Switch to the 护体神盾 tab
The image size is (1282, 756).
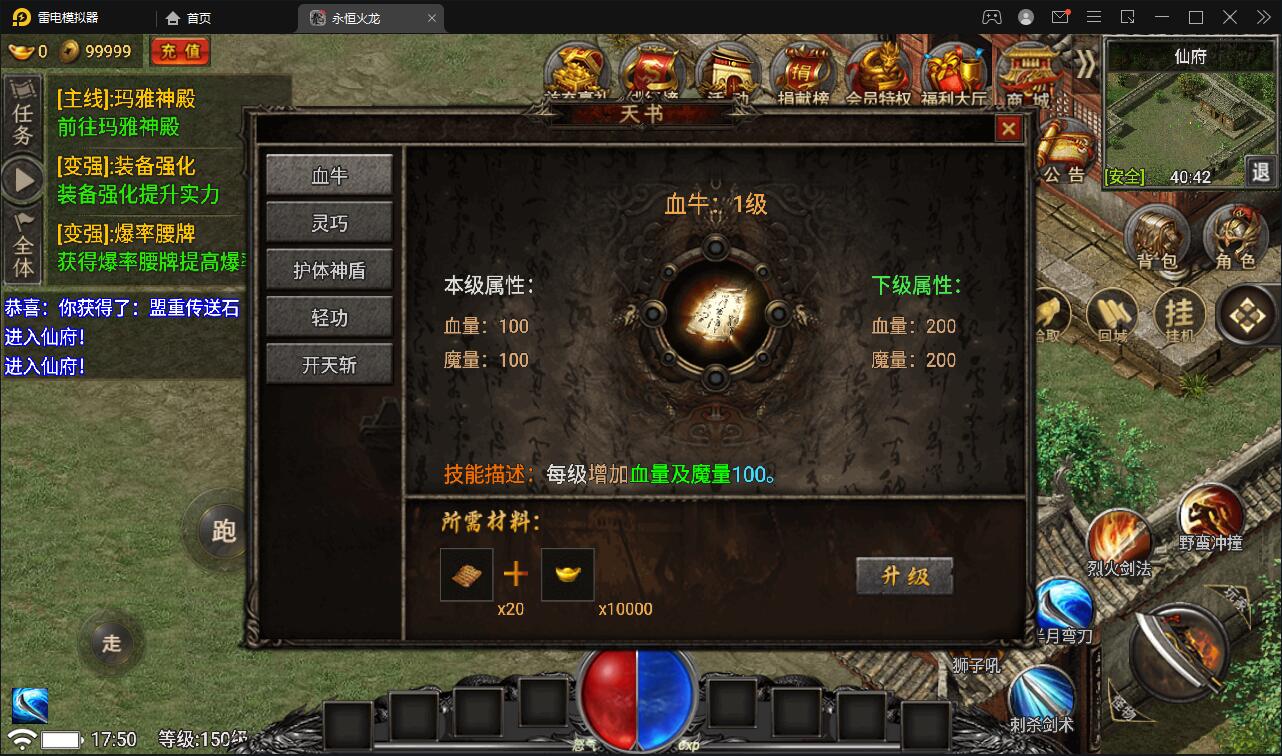pos(329,270)
